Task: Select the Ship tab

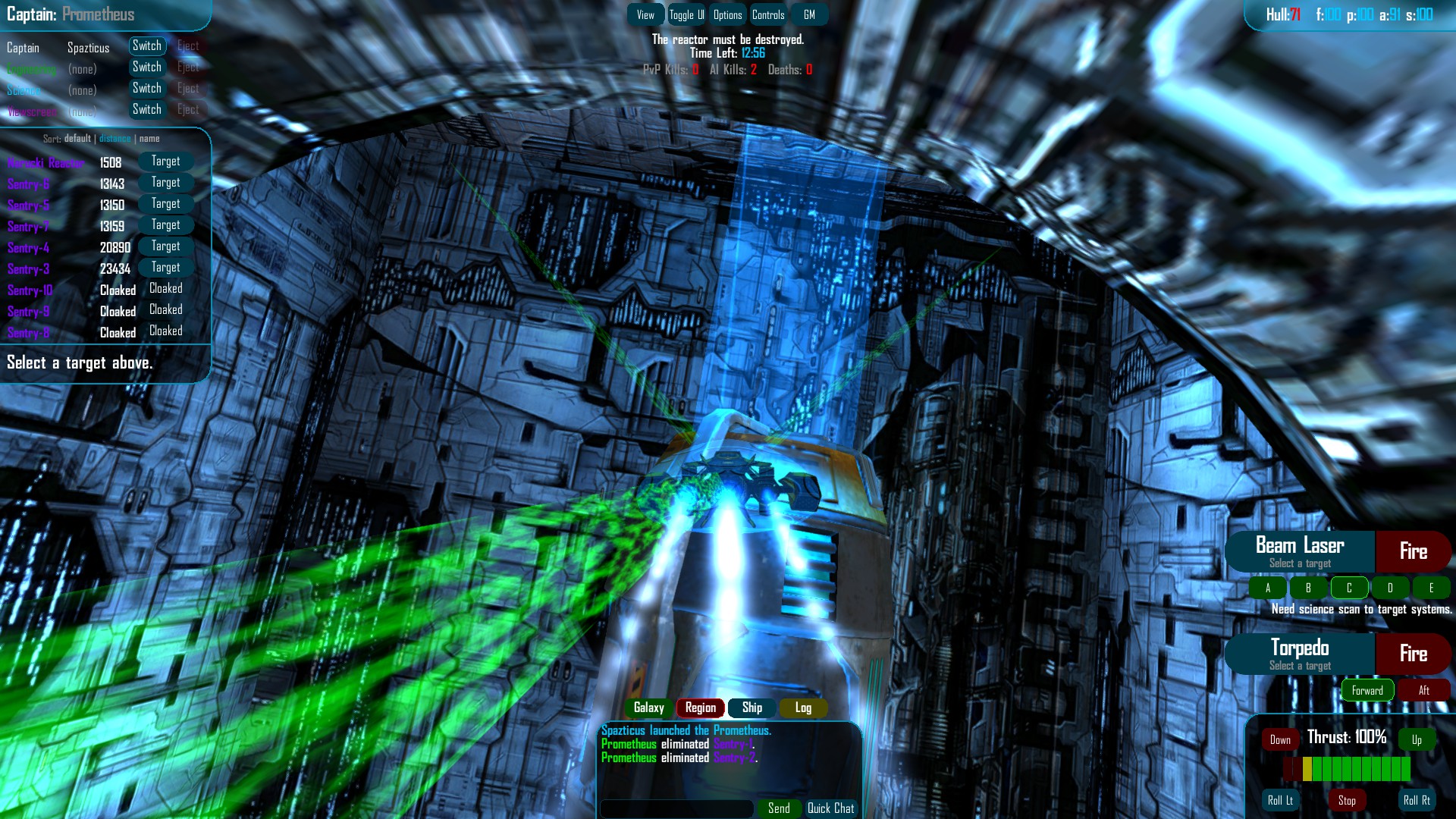Action: click(752, 708)
